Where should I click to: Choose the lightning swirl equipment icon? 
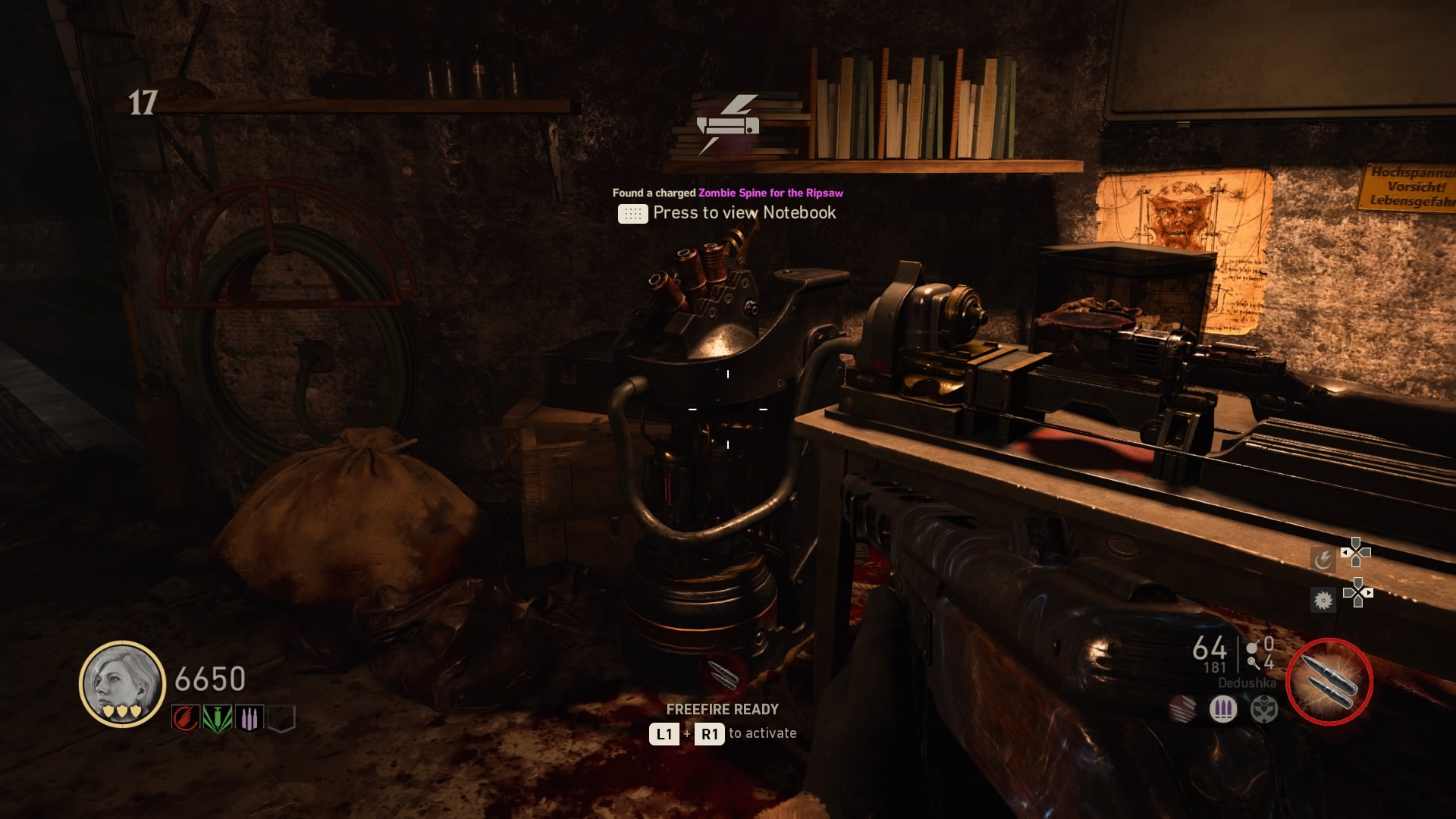[x=1323, y=560]
